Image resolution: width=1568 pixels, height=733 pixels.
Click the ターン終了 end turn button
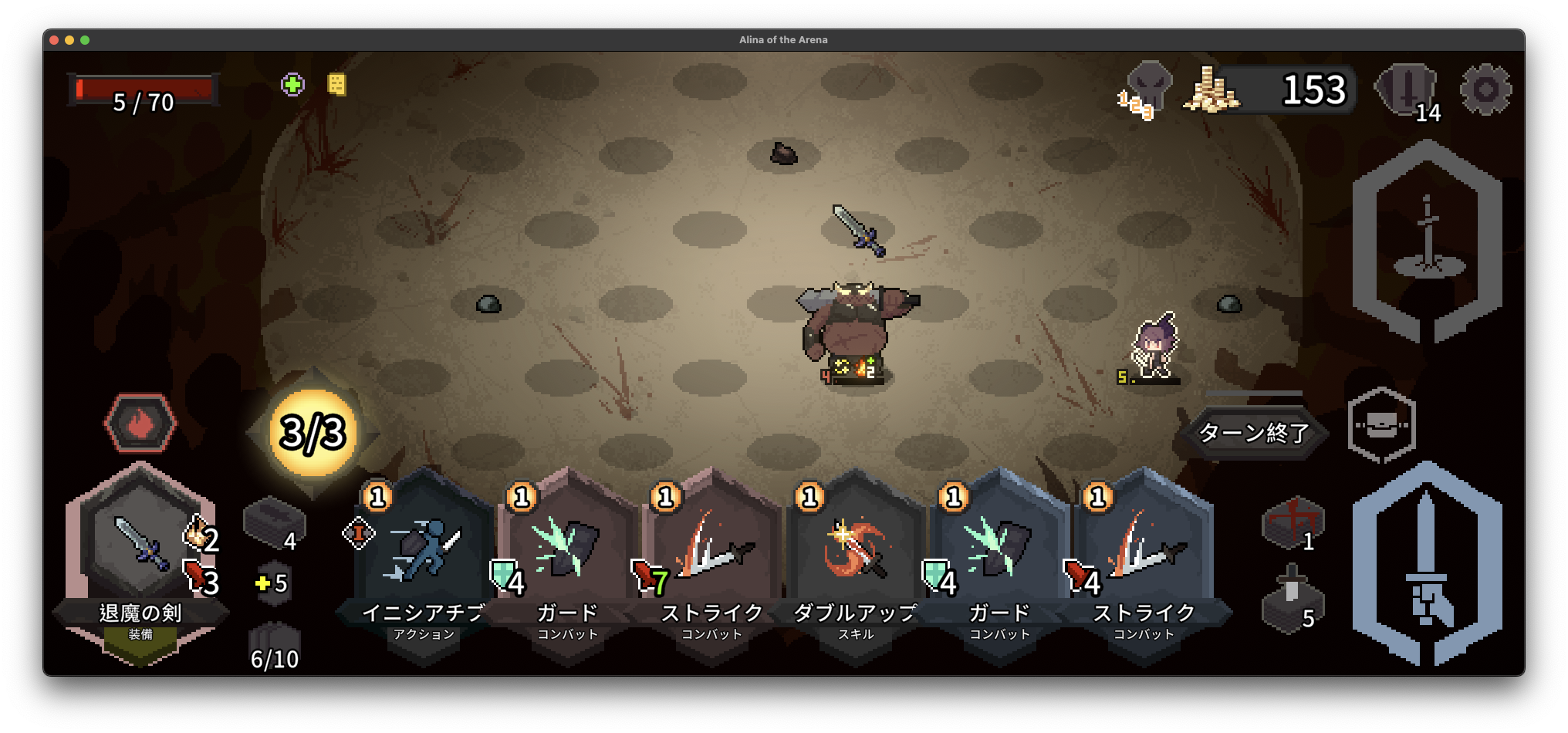tap(1253, 433)
